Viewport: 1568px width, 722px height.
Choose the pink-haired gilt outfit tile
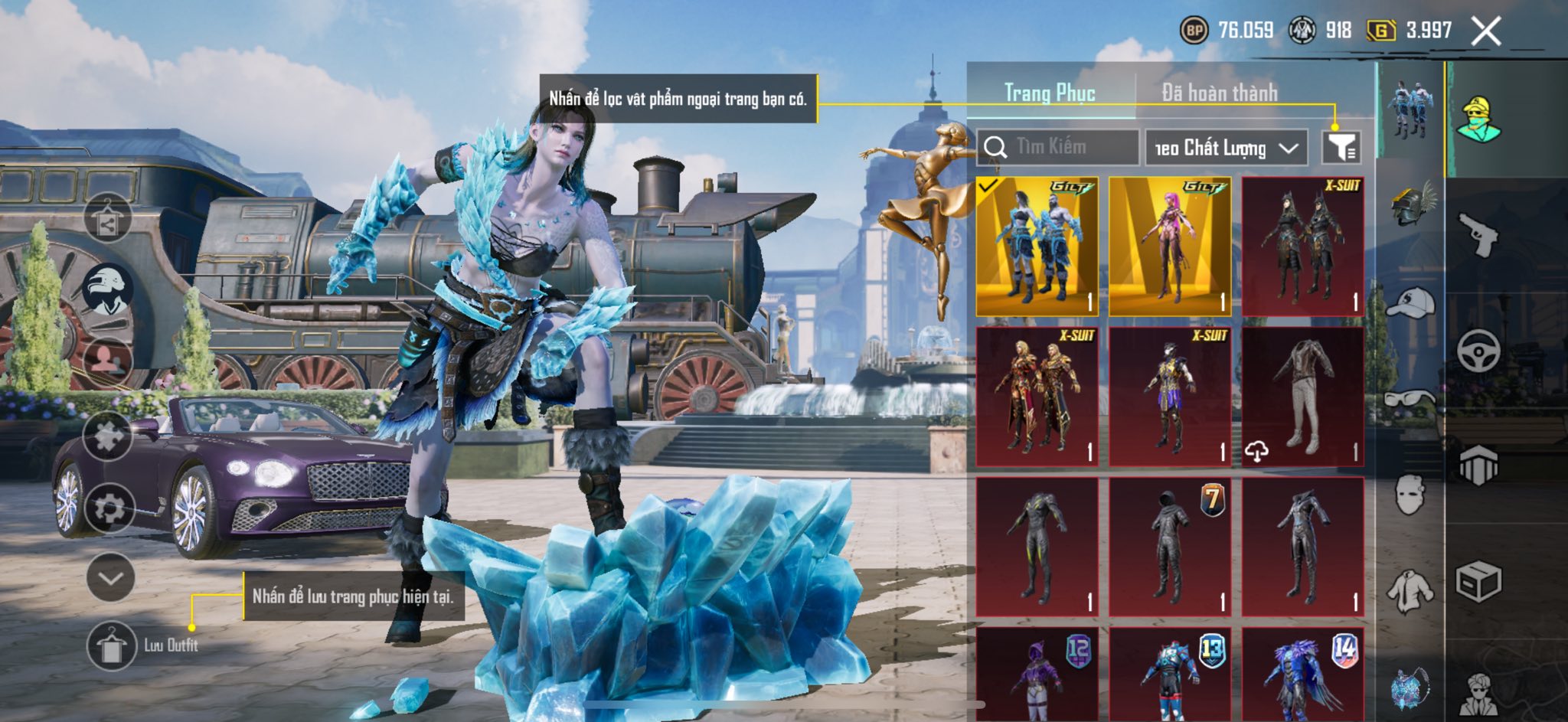(x=1170, y=247)
